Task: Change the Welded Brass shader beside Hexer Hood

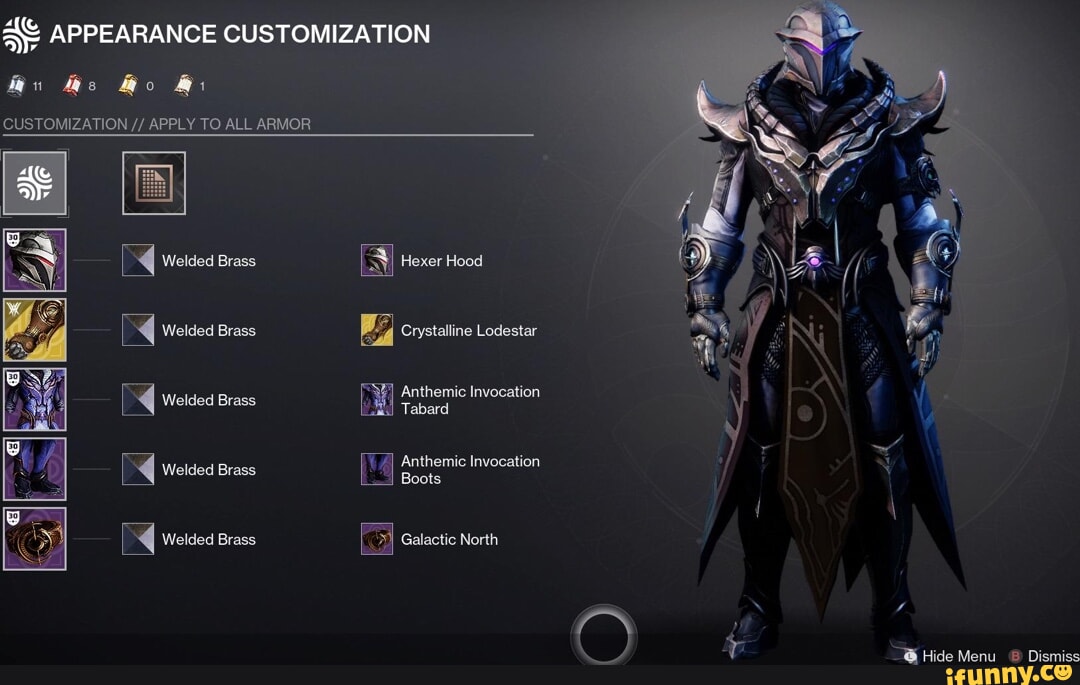Action: click(x=138, y=261)
